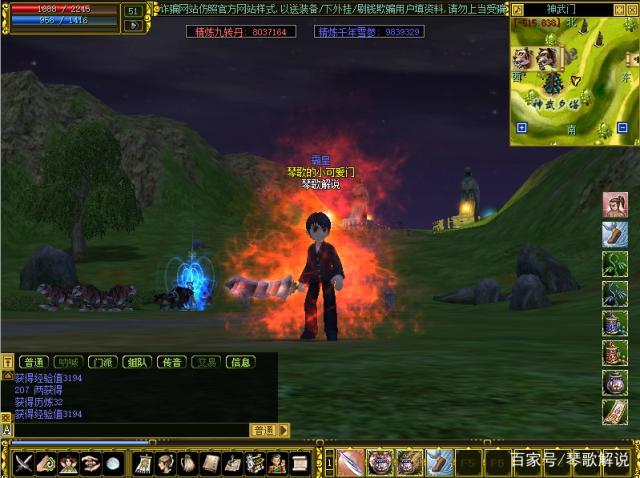Image resolution: width=640 pixels, height=478 pixels.
Task: Select the scroll item on right bar
Action: pyautogui.click(x=615, y=412)
